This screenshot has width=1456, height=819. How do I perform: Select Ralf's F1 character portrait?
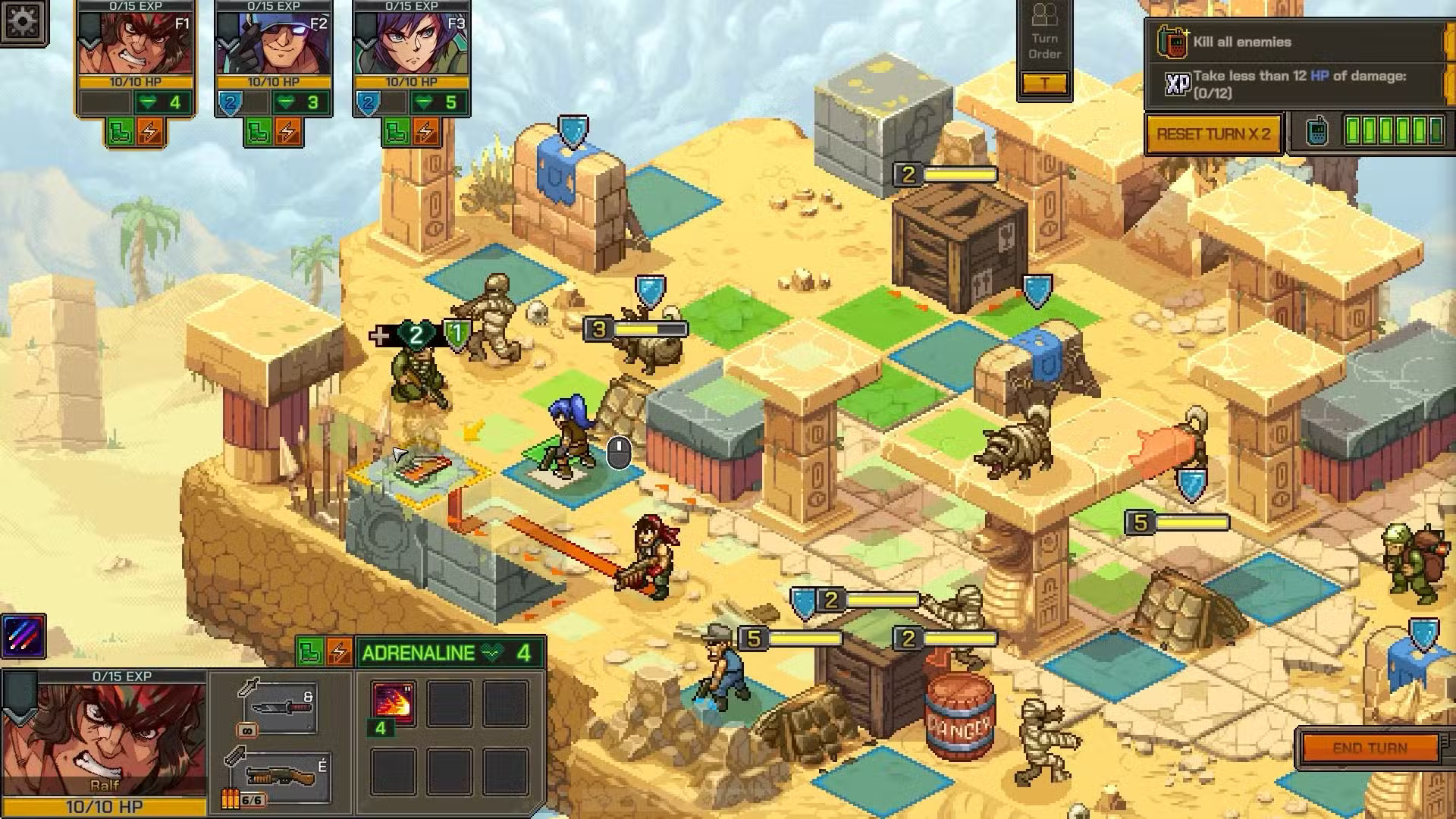tap(135, 45)
